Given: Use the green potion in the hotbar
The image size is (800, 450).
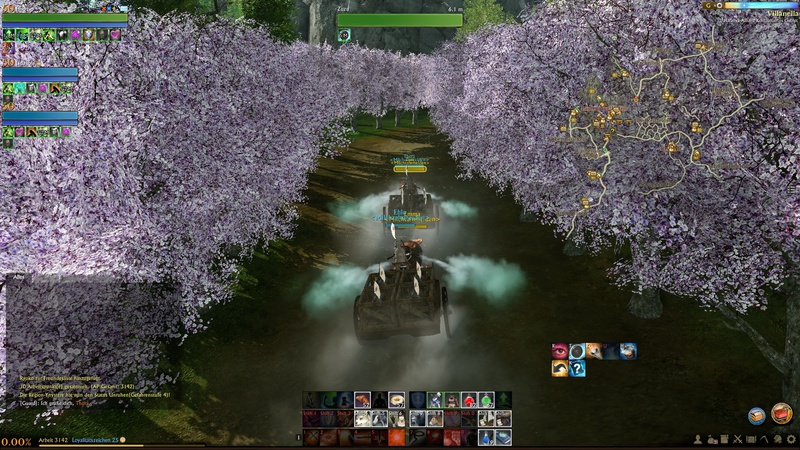Looking at the screenshot, I should [486, 400].
